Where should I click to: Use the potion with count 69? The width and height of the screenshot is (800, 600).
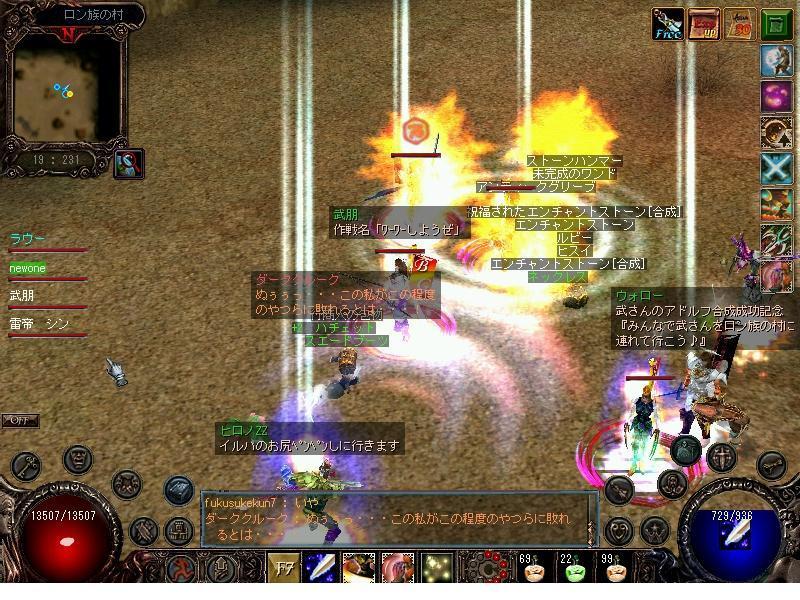tap(532, 570)
